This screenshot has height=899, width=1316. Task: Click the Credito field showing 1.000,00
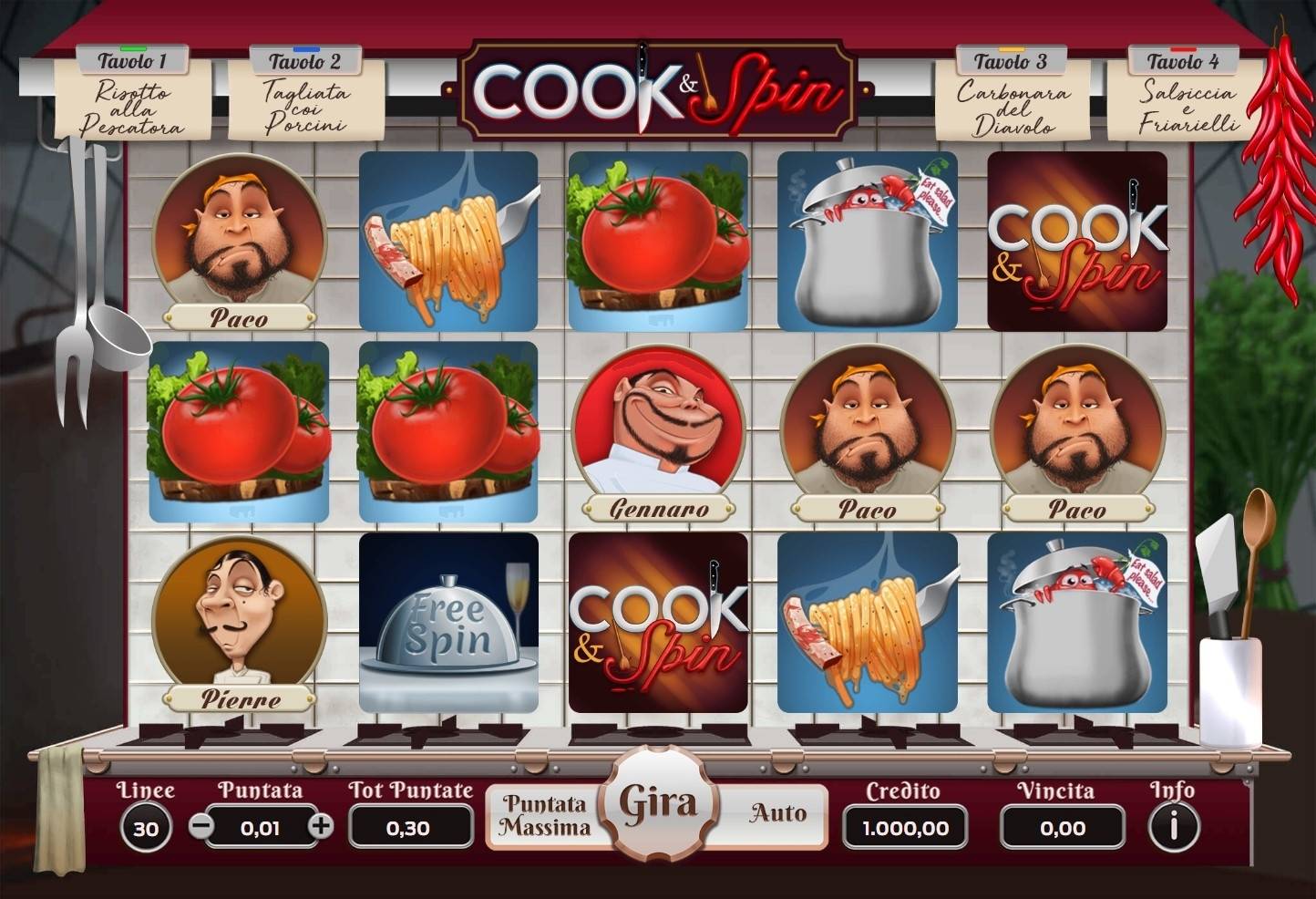pos(903,828)
